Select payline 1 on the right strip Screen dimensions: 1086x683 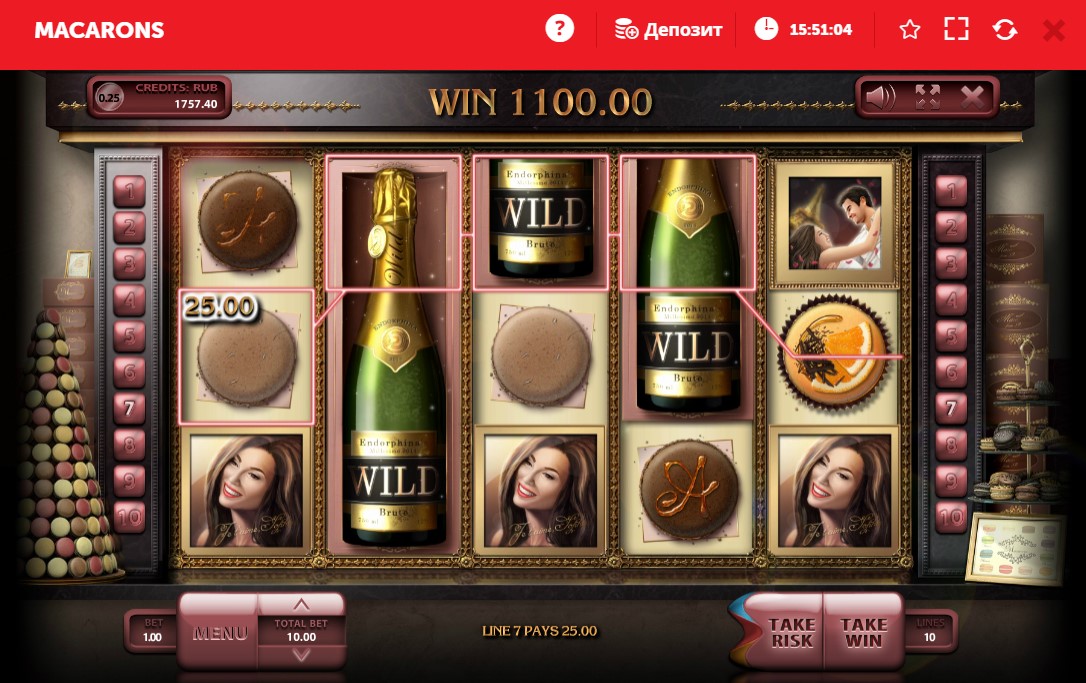[950, 190]
